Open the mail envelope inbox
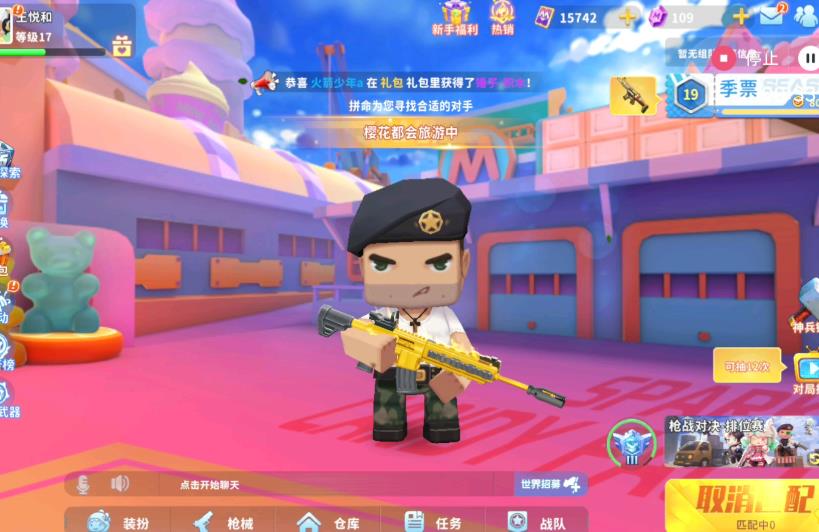Screen dimensions: 819x532 coord(771,16)
